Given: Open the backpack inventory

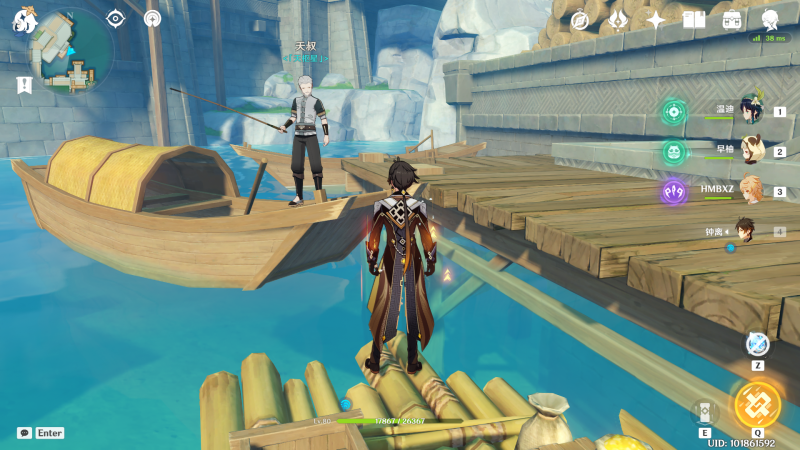Looking at the screenshot, I should [733, 20].
